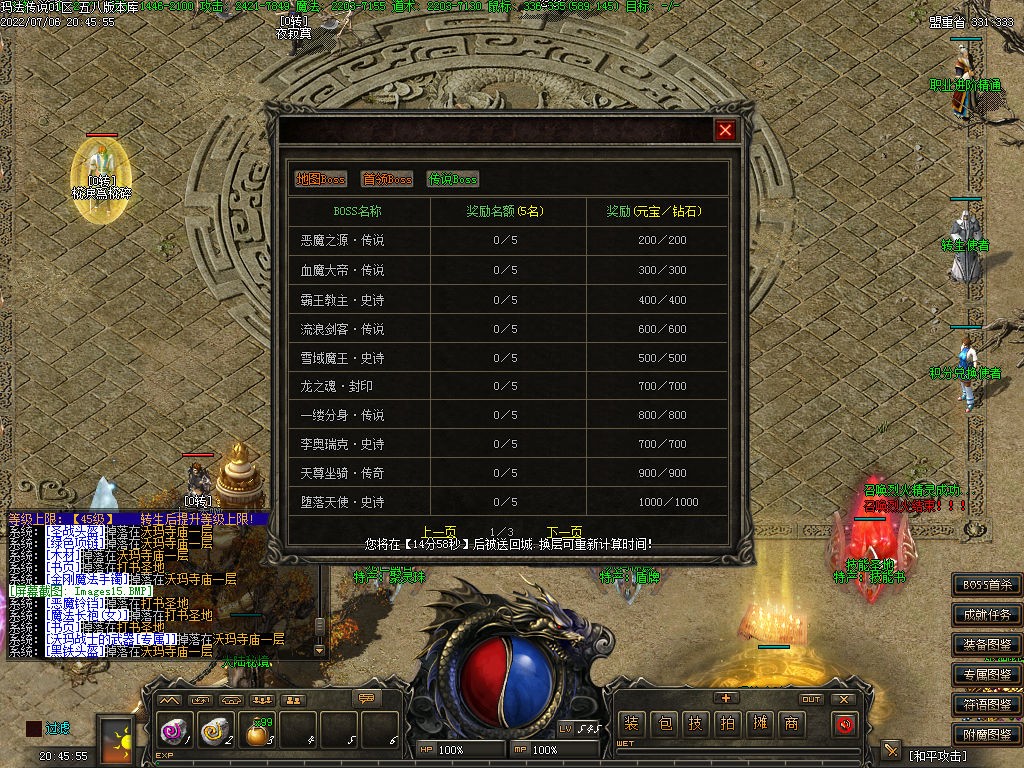Open the skills panel with 技 button
Viewport: 1024px width, 768px height.
(x=695, y=724)
